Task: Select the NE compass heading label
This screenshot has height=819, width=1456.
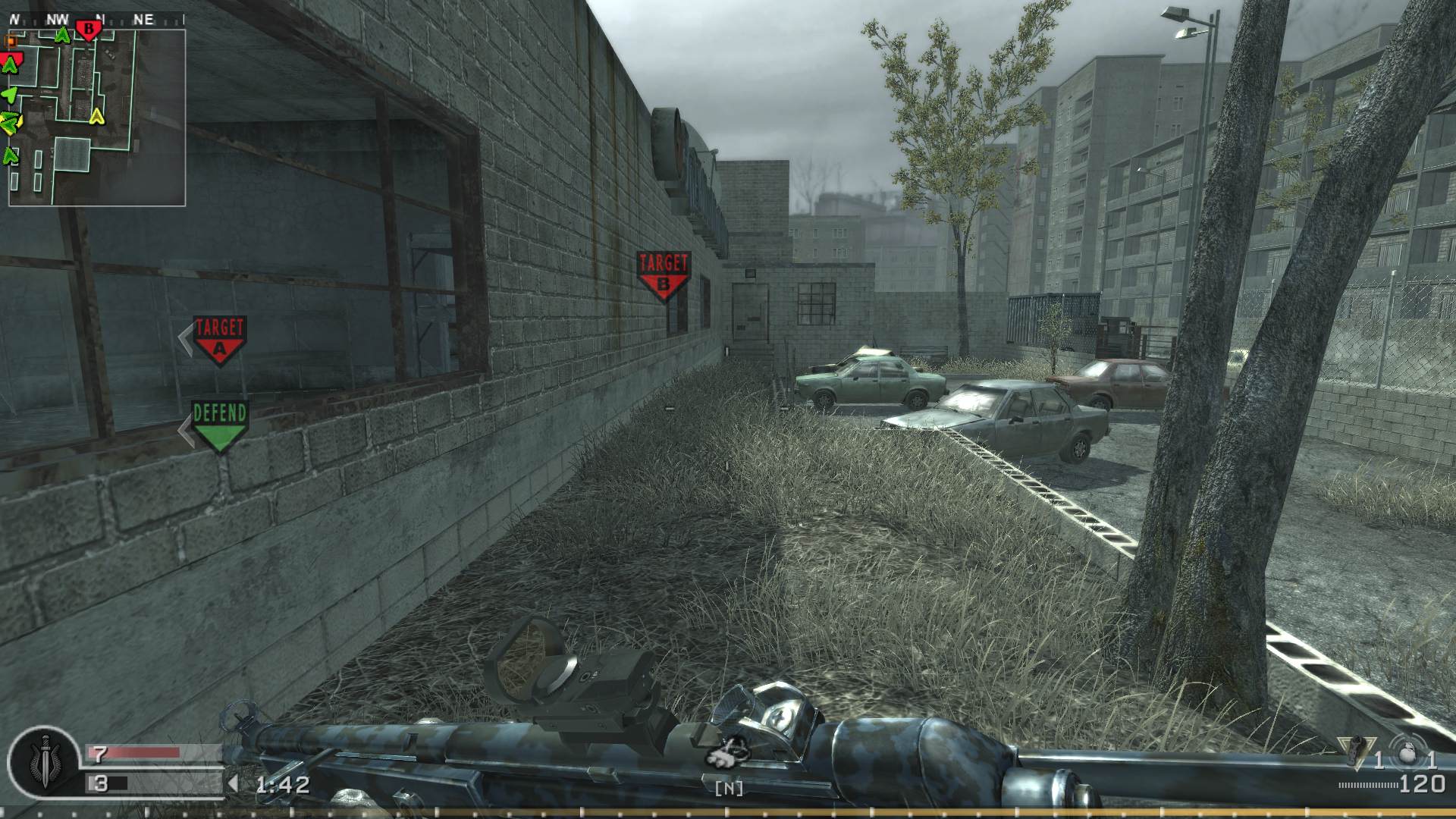Action: [x=143, y=17]
